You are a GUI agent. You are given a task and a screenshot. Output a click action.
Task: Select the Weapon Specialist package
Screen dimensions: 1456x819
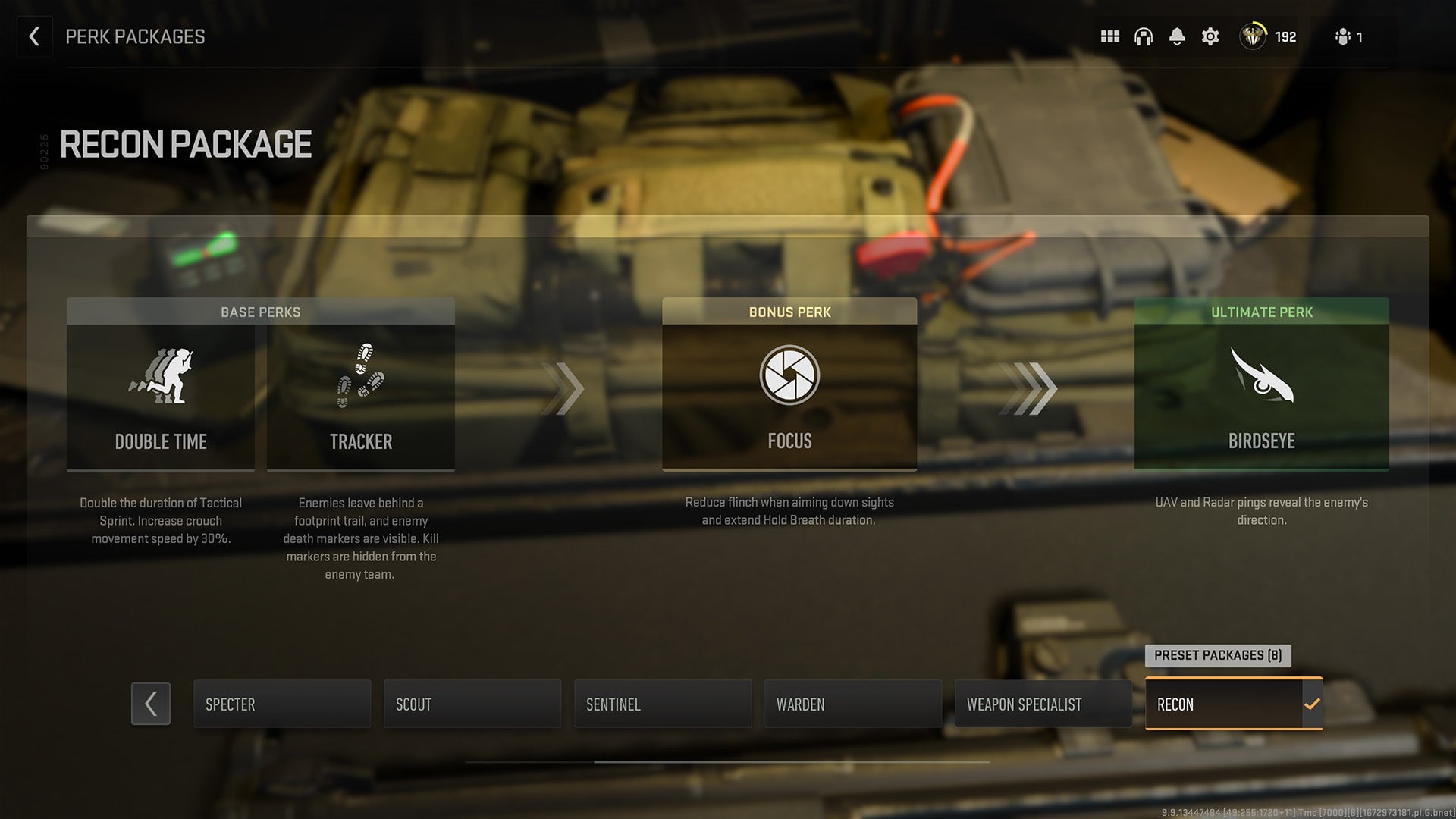point(1043,704)
